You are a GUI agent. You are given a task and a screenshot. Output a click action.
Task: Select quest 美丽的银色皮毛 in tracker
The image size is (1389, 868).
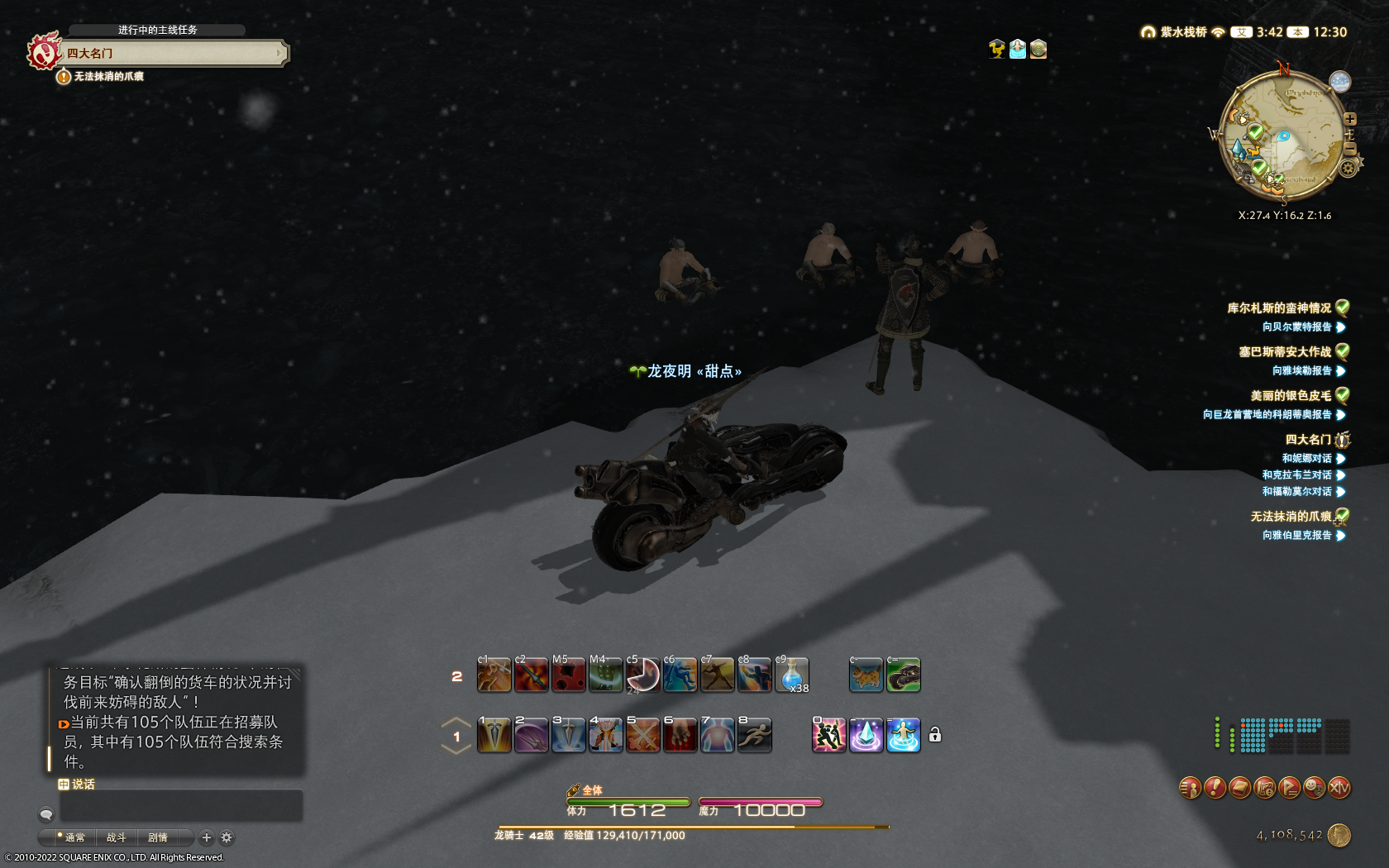click(1290, 396)
